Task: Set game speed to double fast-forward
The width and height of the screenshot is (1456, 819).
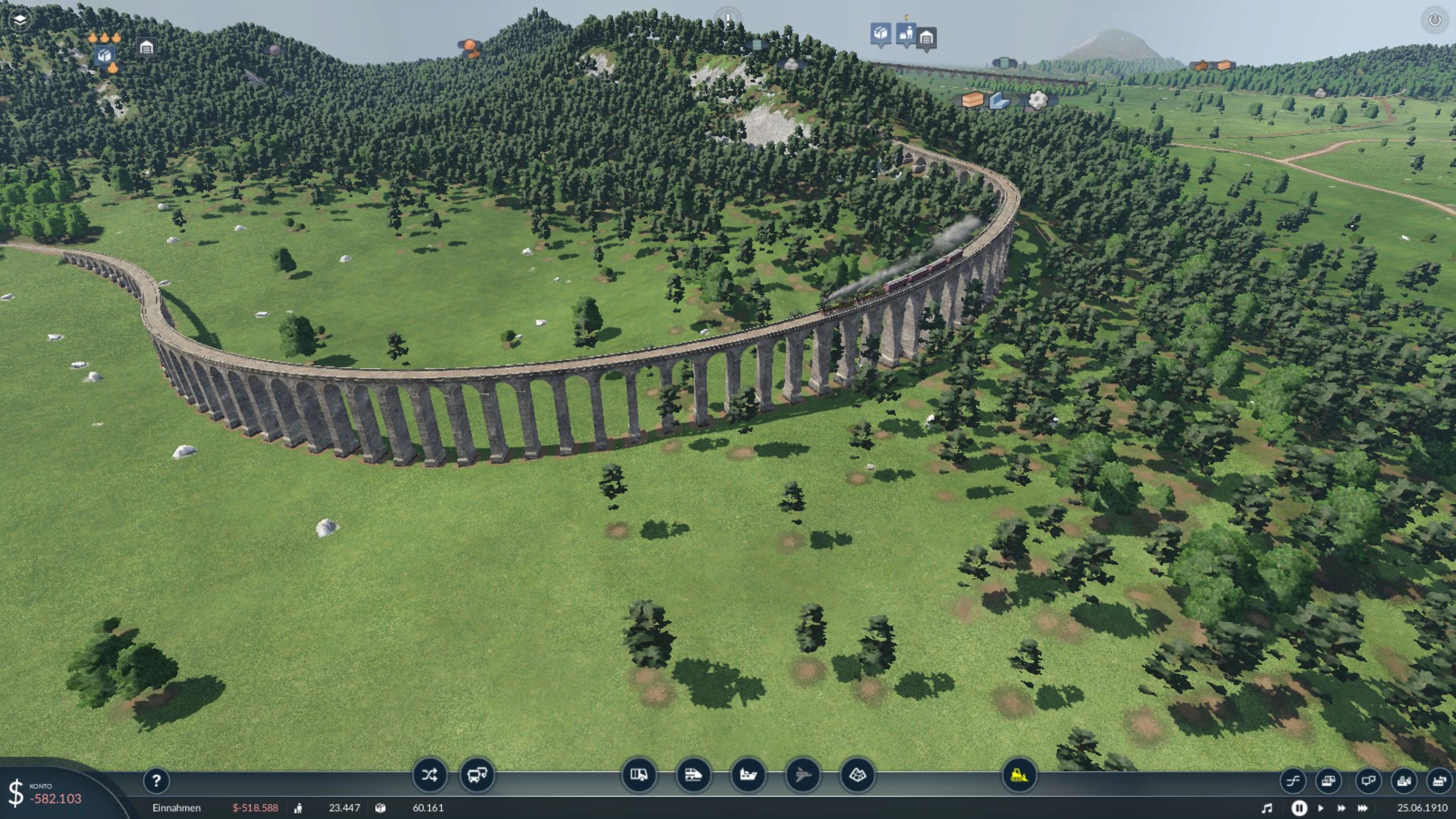Action: (x=1341, y=808)
